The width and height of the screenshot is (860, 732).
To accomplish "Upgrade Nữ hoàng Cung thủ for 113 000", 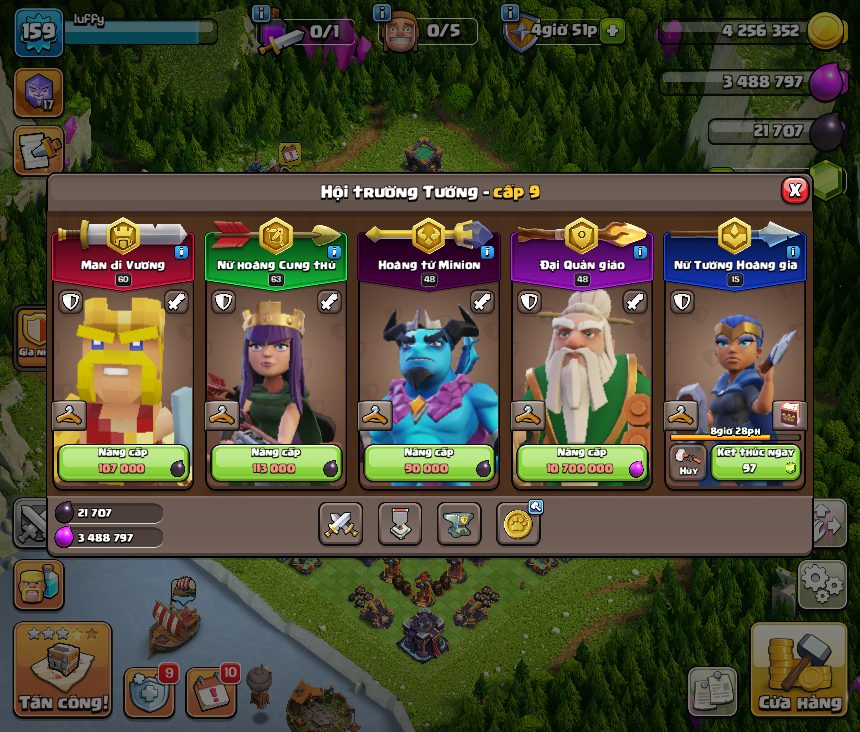I will [x=275, y=462].
